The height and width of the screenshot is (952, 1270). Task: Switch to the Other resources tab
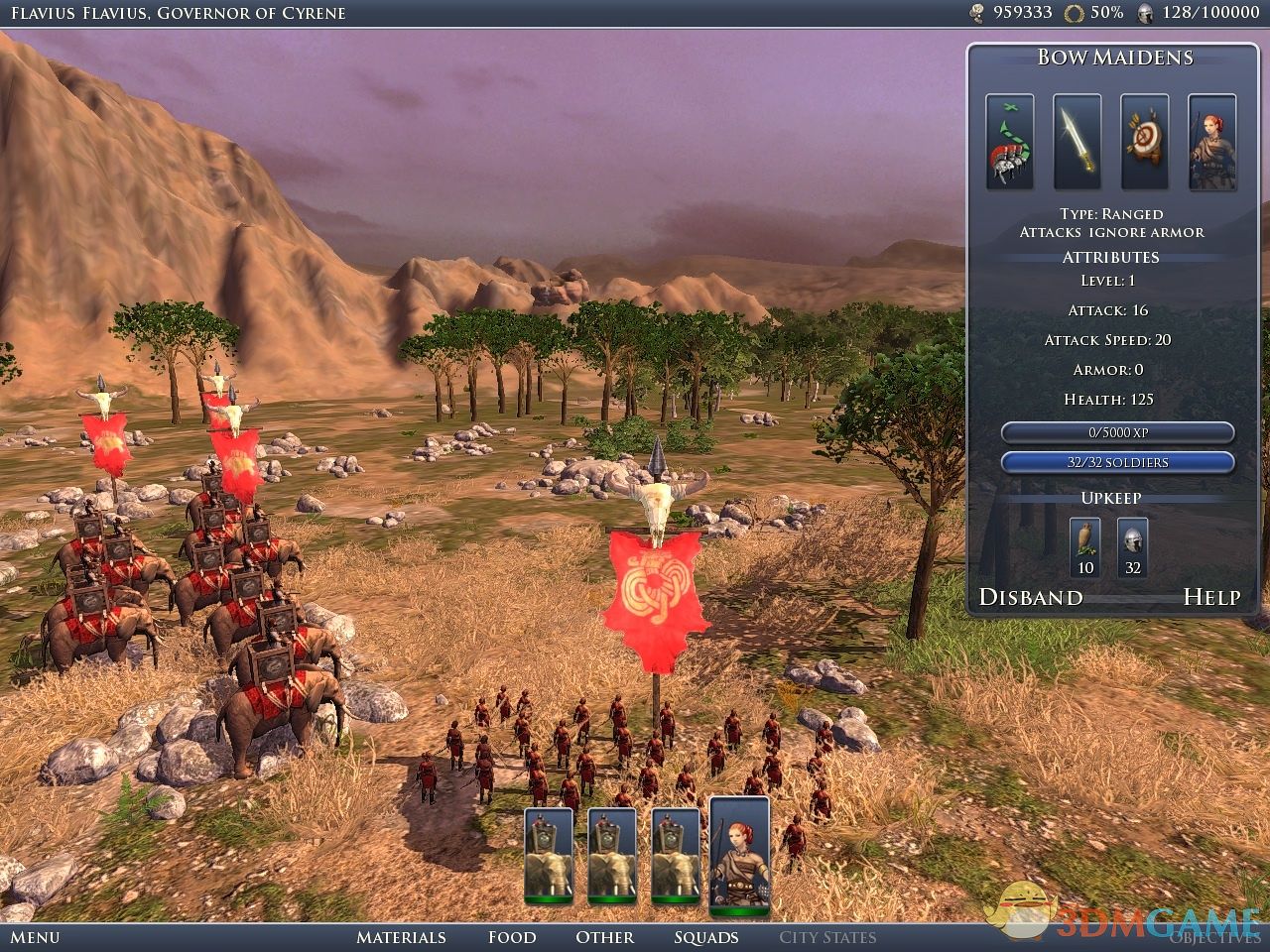[x=604, y=937]
